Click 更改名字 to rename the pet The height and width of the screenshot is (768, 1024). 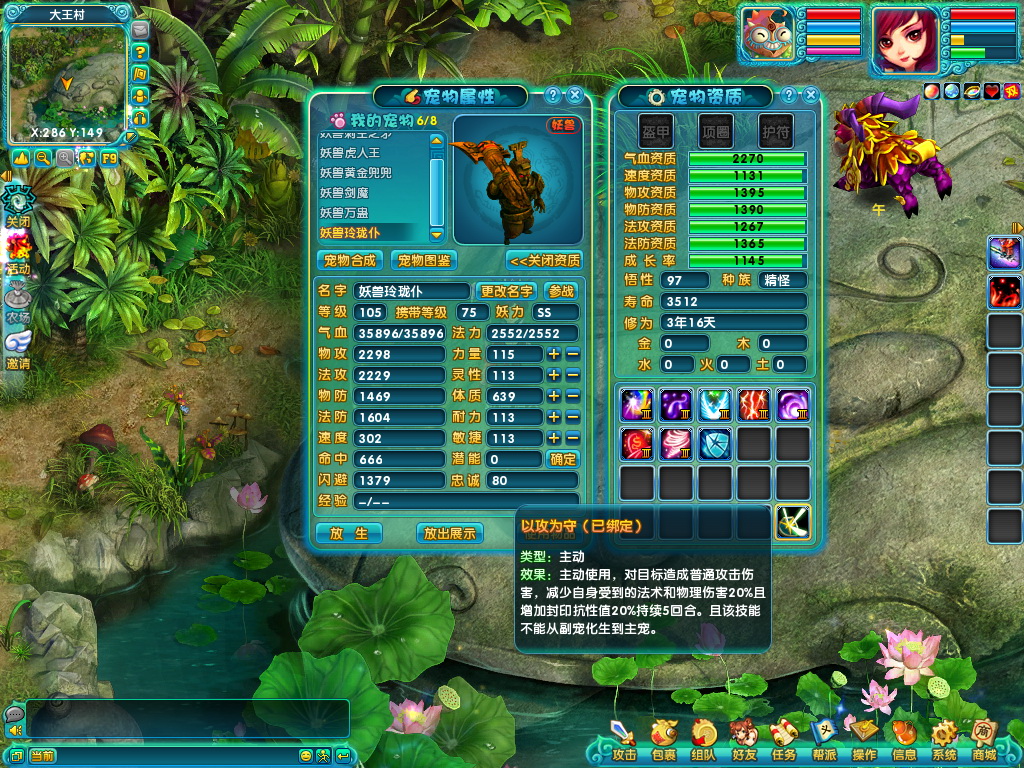[x=506, y=291]
